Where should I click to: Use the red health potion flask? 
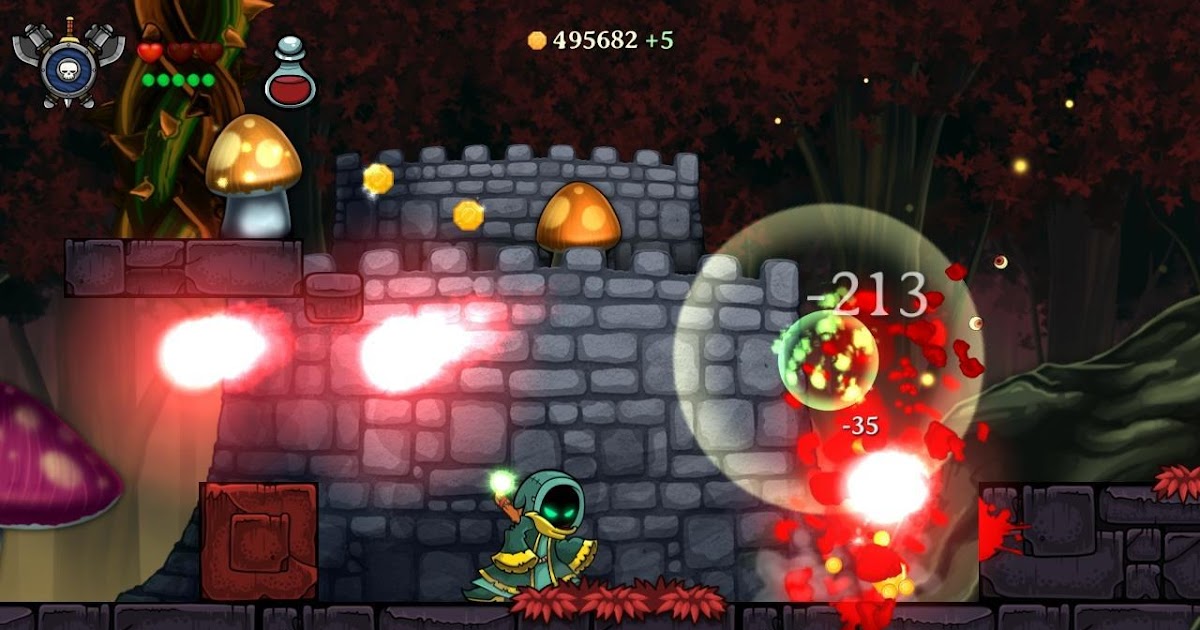[290, 76]
